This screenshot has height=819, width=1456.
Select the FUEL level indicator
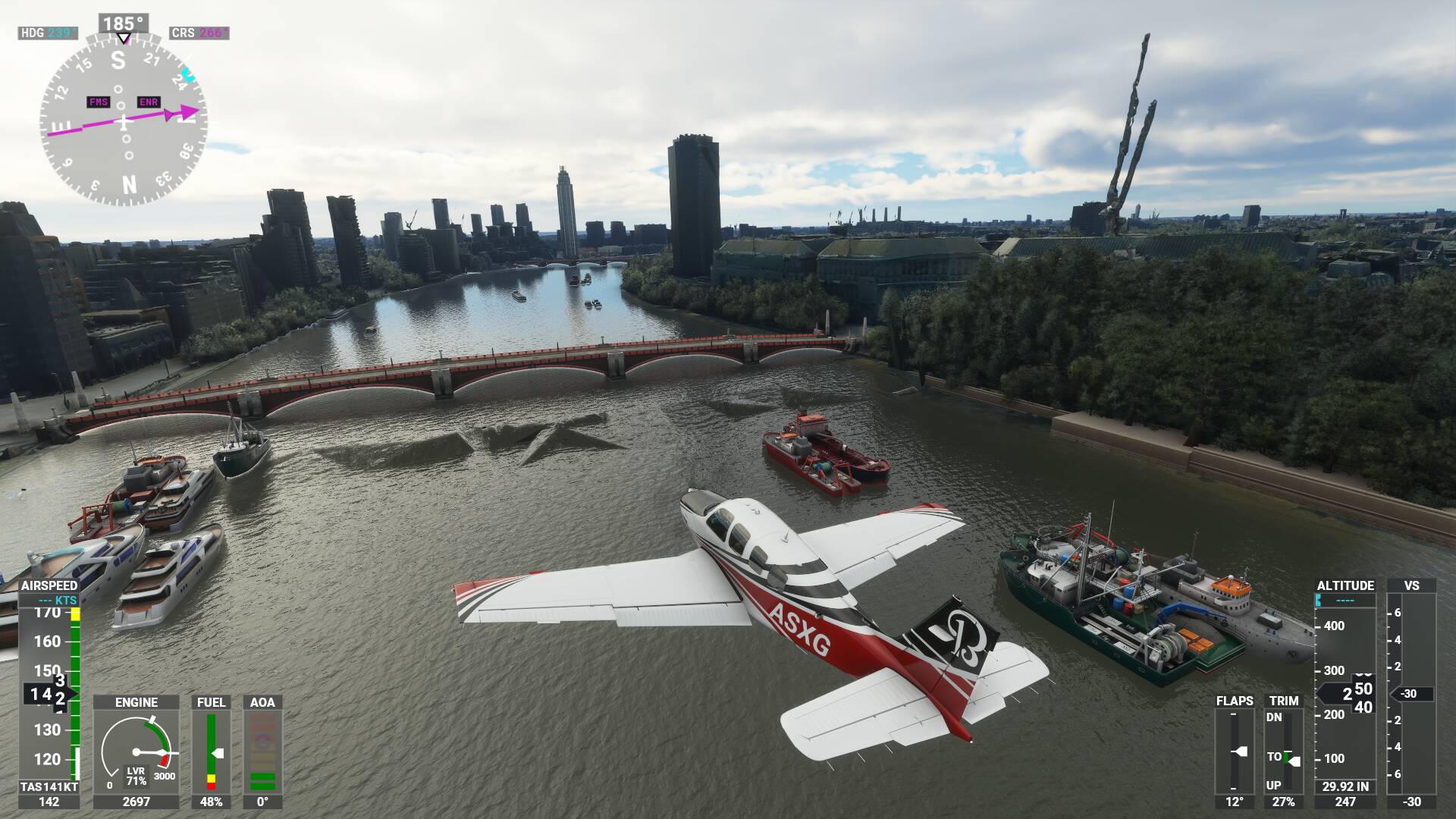point(212,751)
